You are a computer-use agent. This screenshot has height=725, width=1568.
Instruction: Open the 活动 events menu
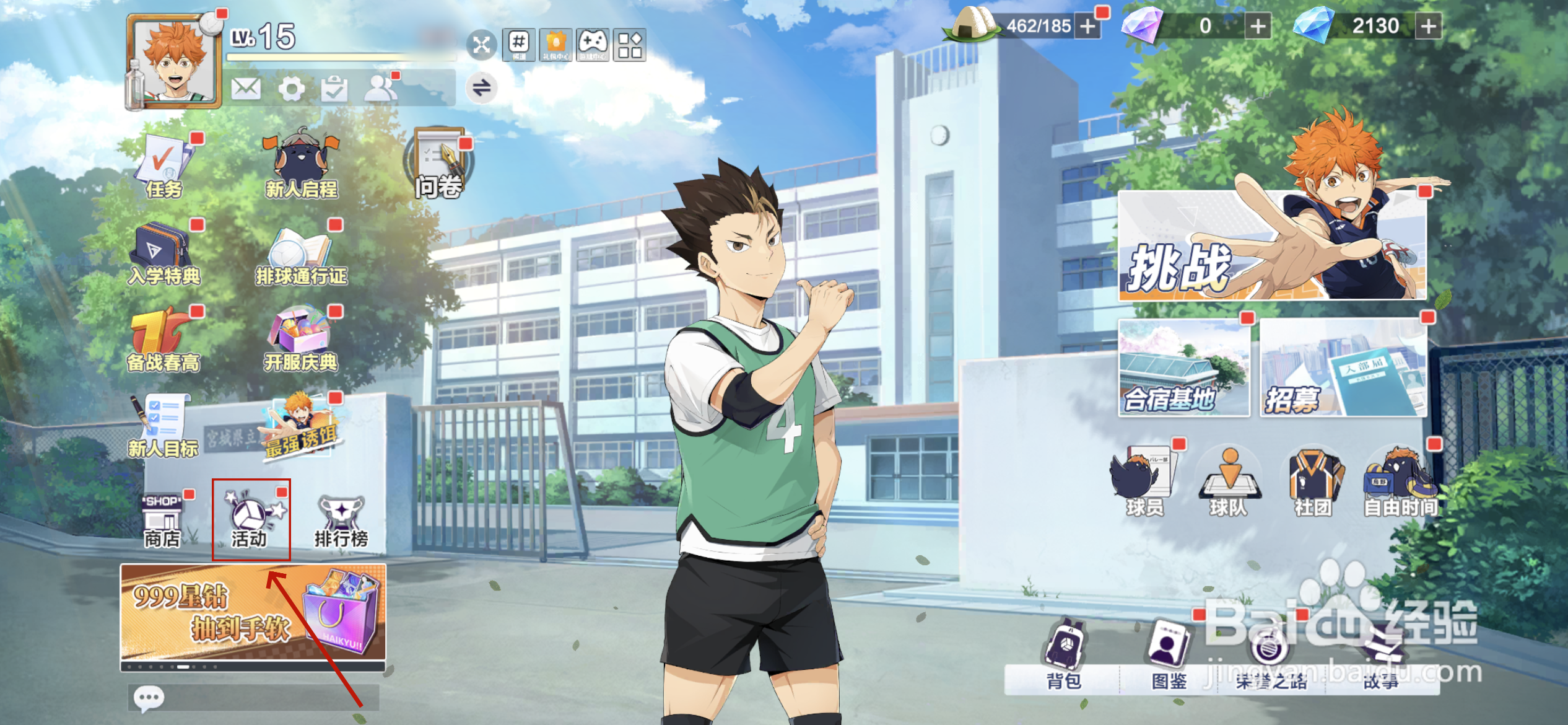click(x=251, y=520)
